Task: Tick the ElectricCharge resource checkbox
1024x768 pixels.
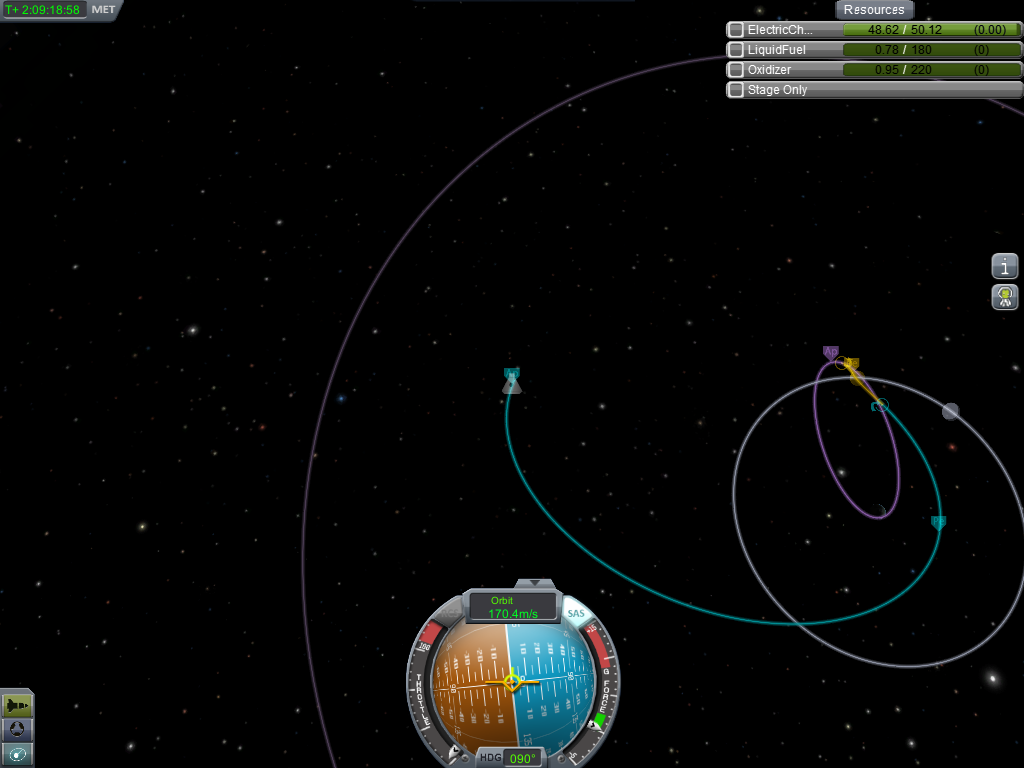Action: point(736,30)
